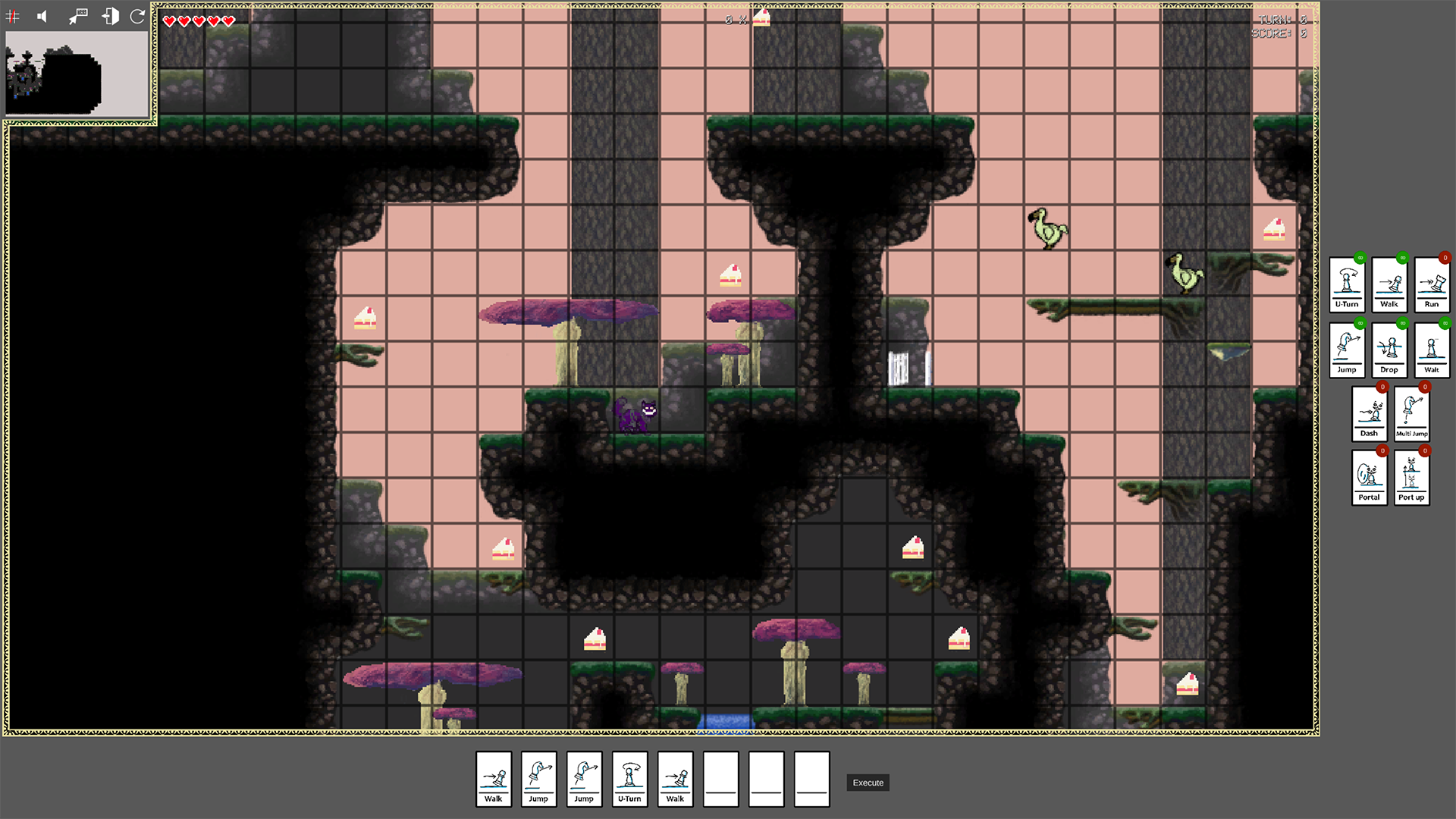Image resolution: width=1456 pixels, height=819 pixels.
Task: Choose the Wait card
Action: (x=1432, y=350)
